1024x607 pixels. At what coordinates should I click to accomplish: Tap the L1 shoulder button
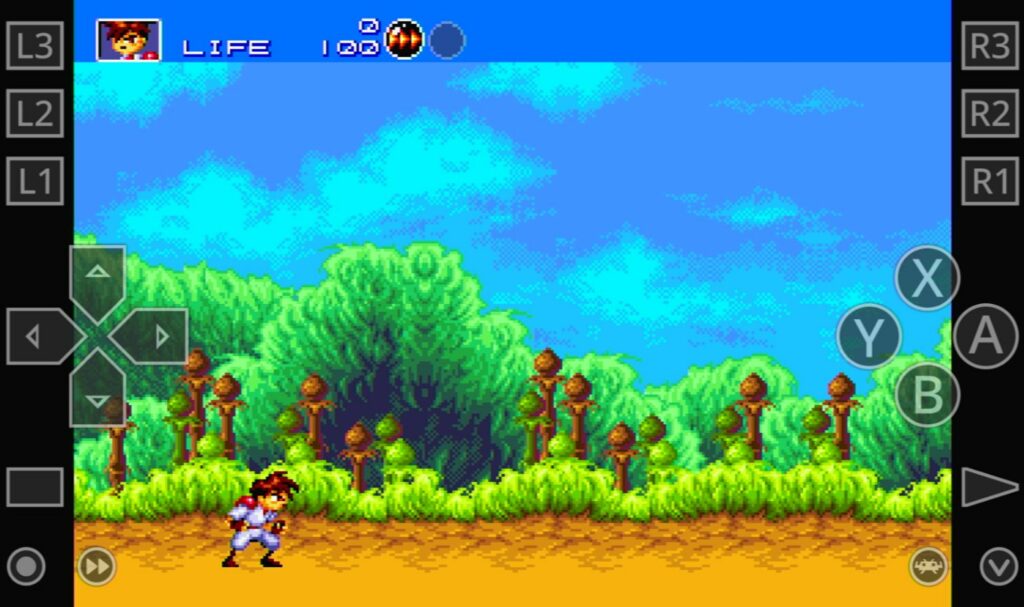(35, 181)
